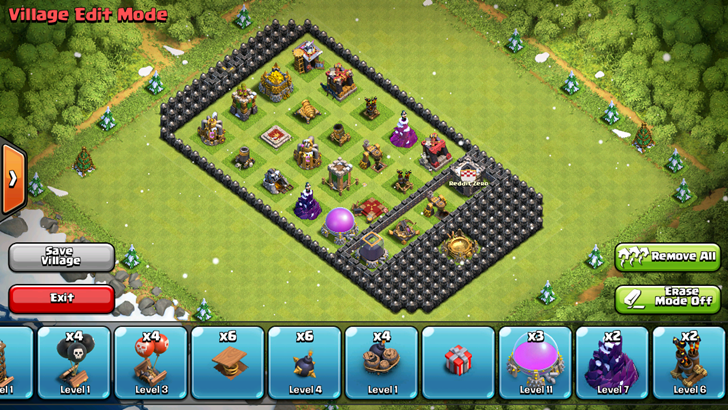Select the red gift box slot

458,363
